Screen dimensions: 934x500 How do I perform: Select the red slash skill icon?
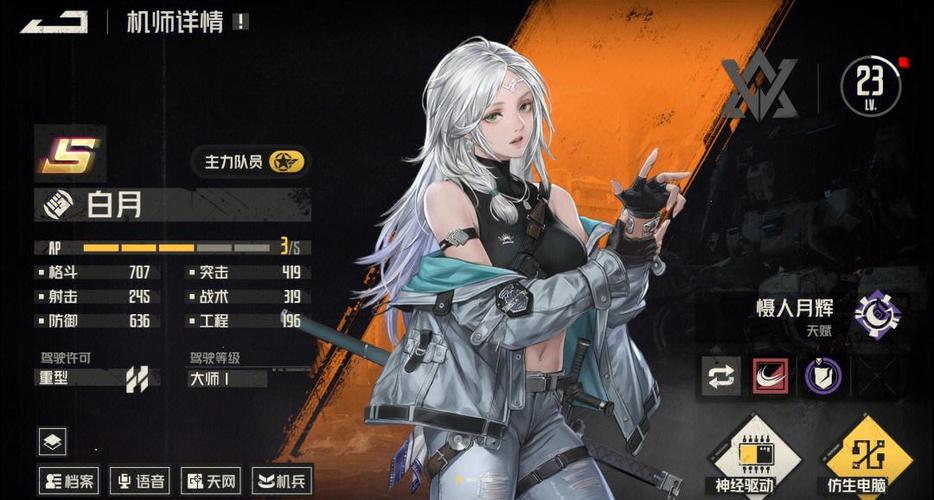pyautogui.click(x=771, y=375)
